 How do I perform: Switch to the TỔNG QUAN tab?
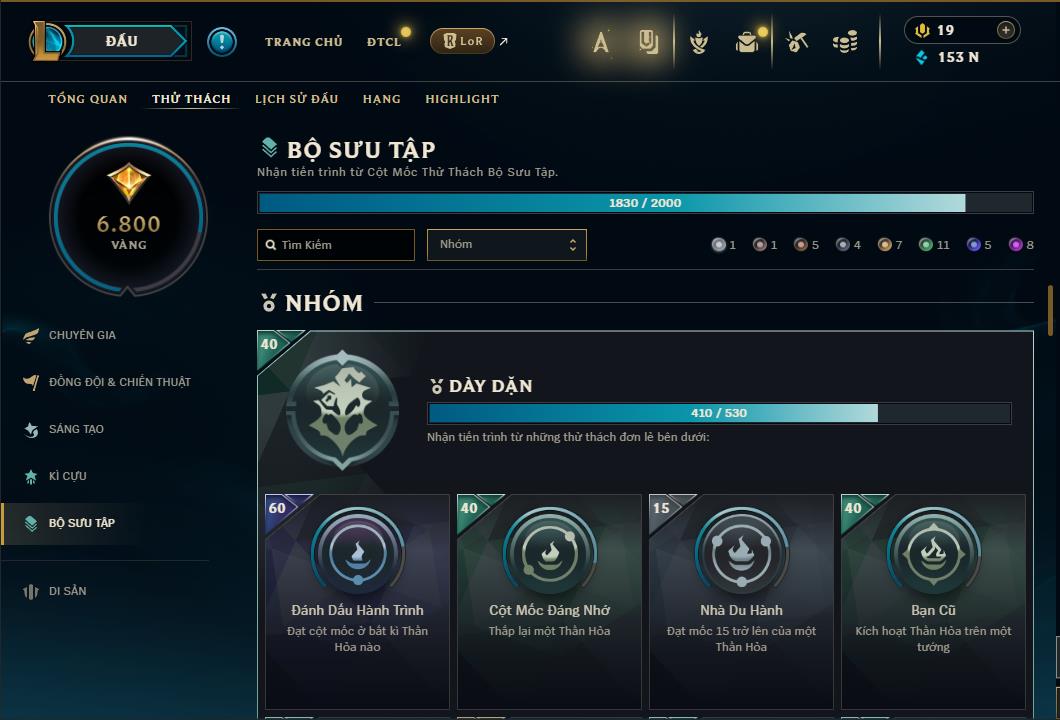(88, 99)
